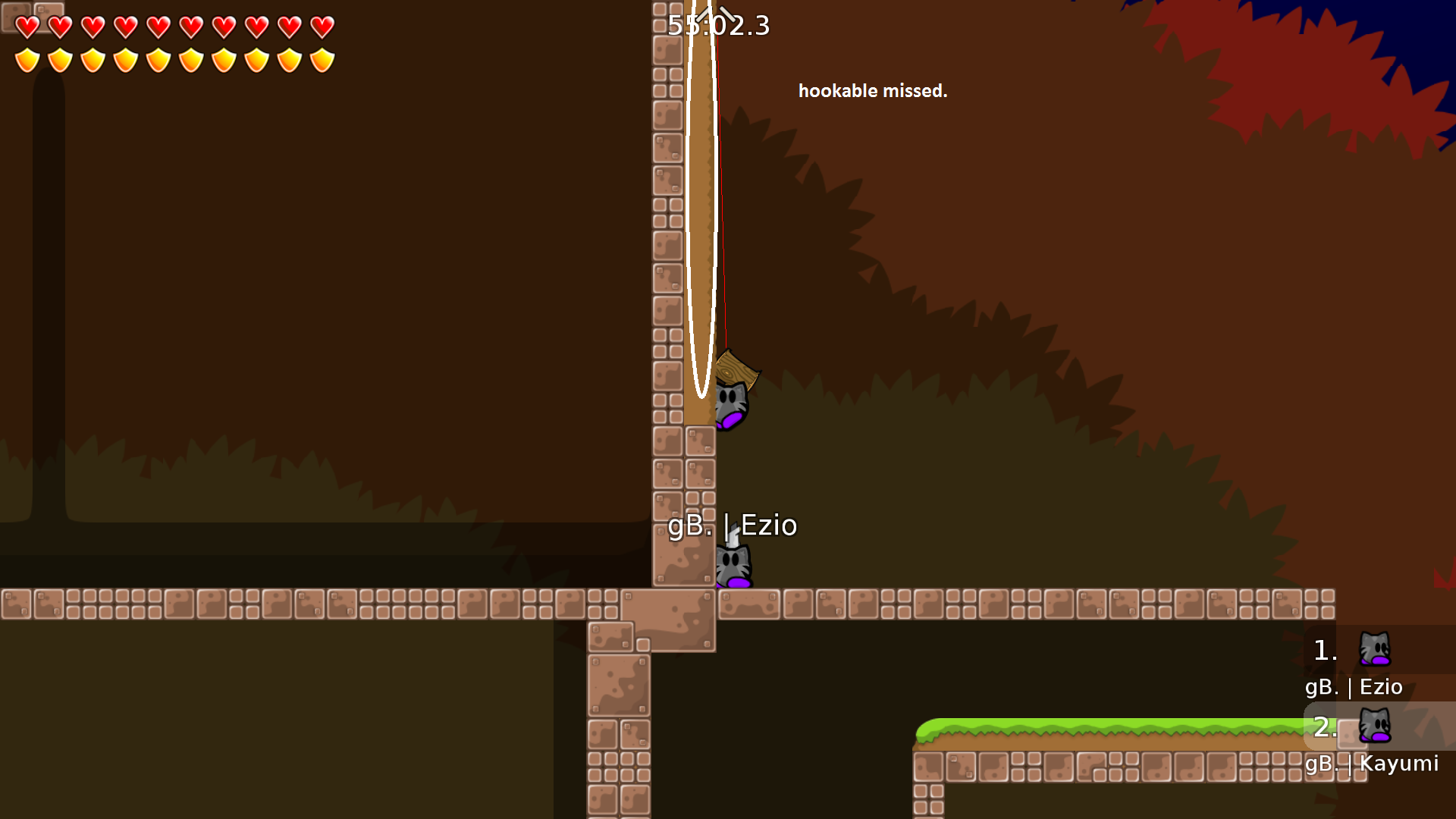Select gB. | Kayumi entry on the scoreboard
This screenshot has height=819, width=1456.
1372,764
